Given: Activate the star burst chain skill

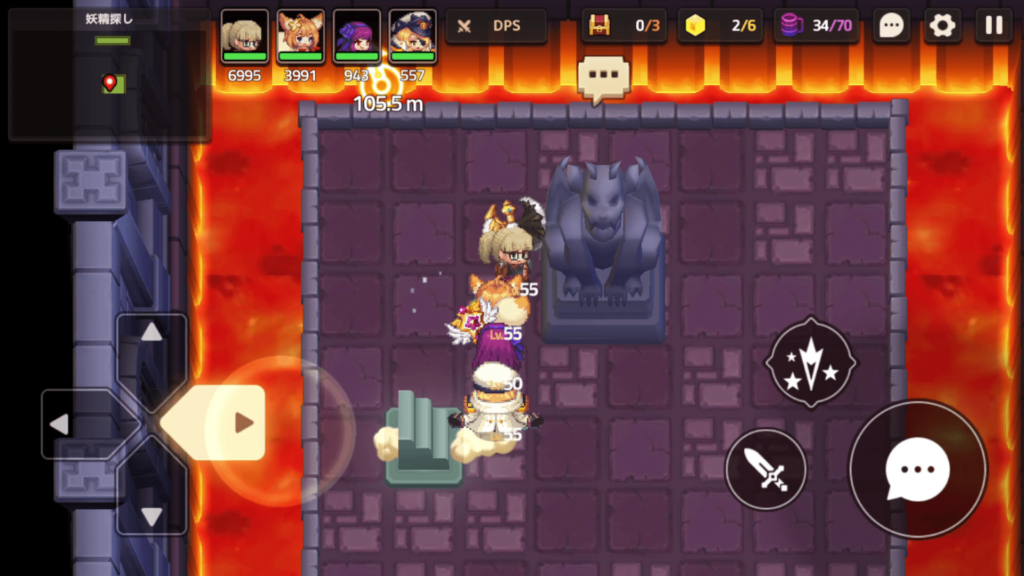Looking at the screenshot, I should [810, 362].
